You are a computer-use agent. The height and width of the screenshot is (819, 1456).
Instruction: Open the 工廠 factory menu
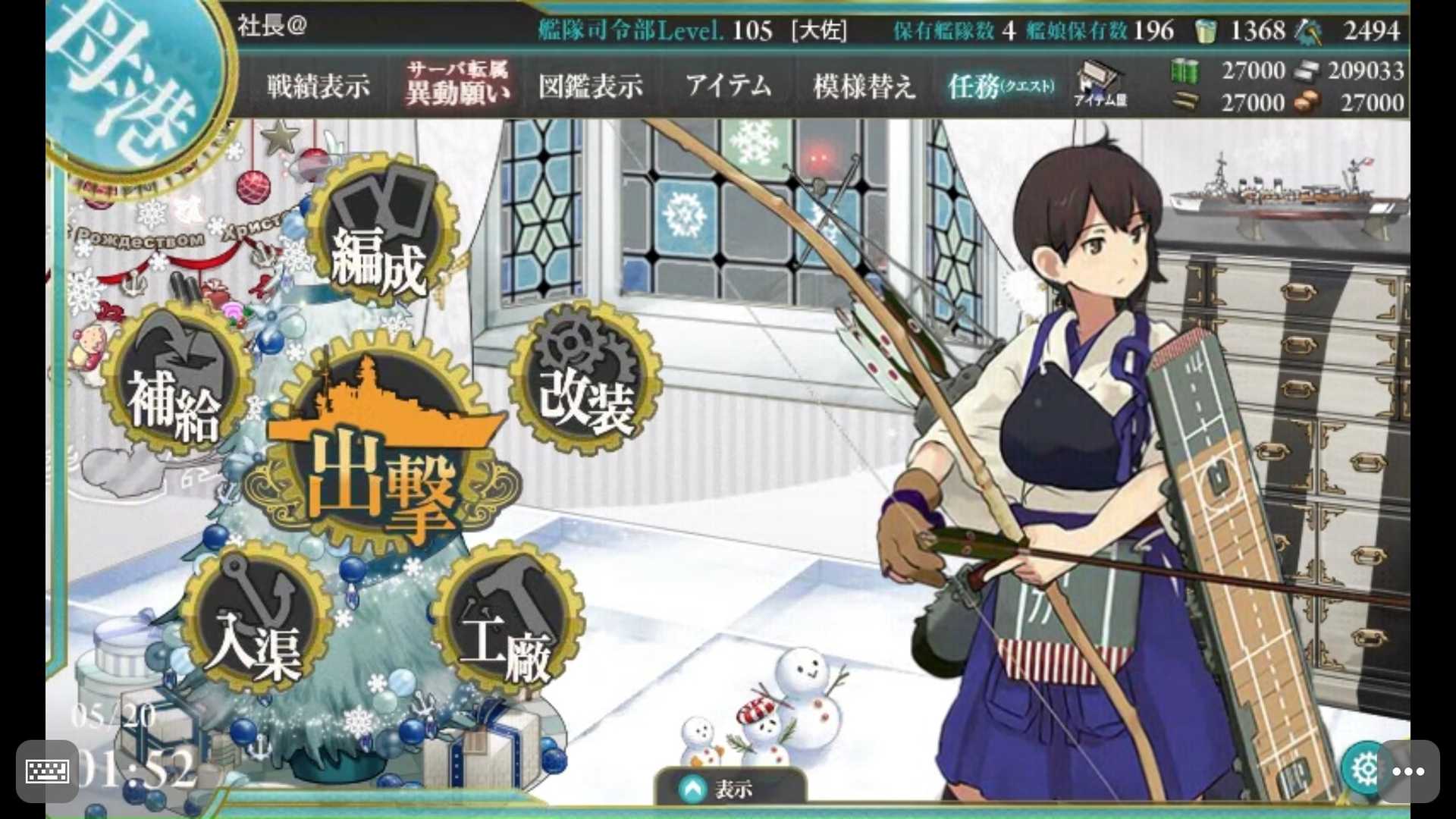[507, 623]
